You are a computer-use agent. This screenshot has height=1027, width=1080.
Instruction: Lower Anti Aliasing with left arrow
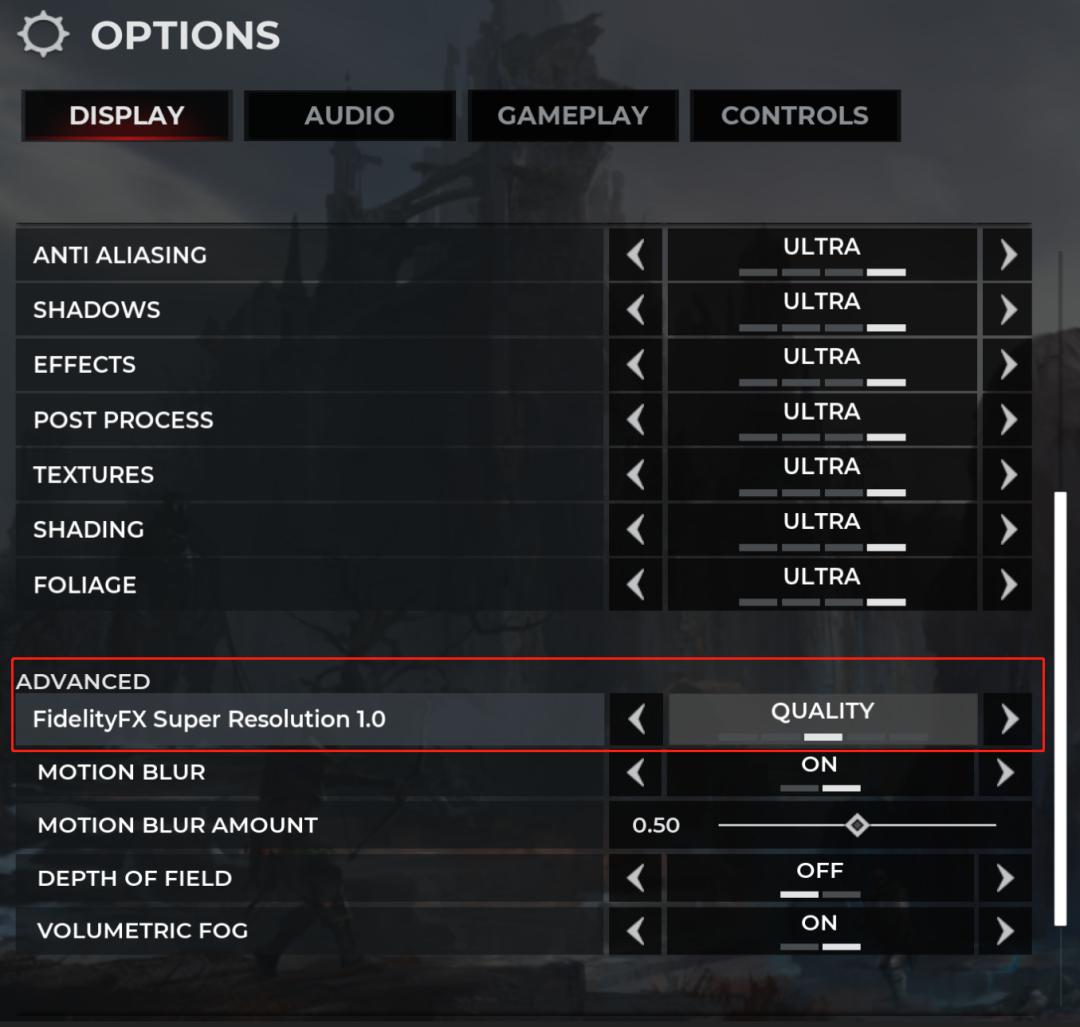click(x=636, y=255)
